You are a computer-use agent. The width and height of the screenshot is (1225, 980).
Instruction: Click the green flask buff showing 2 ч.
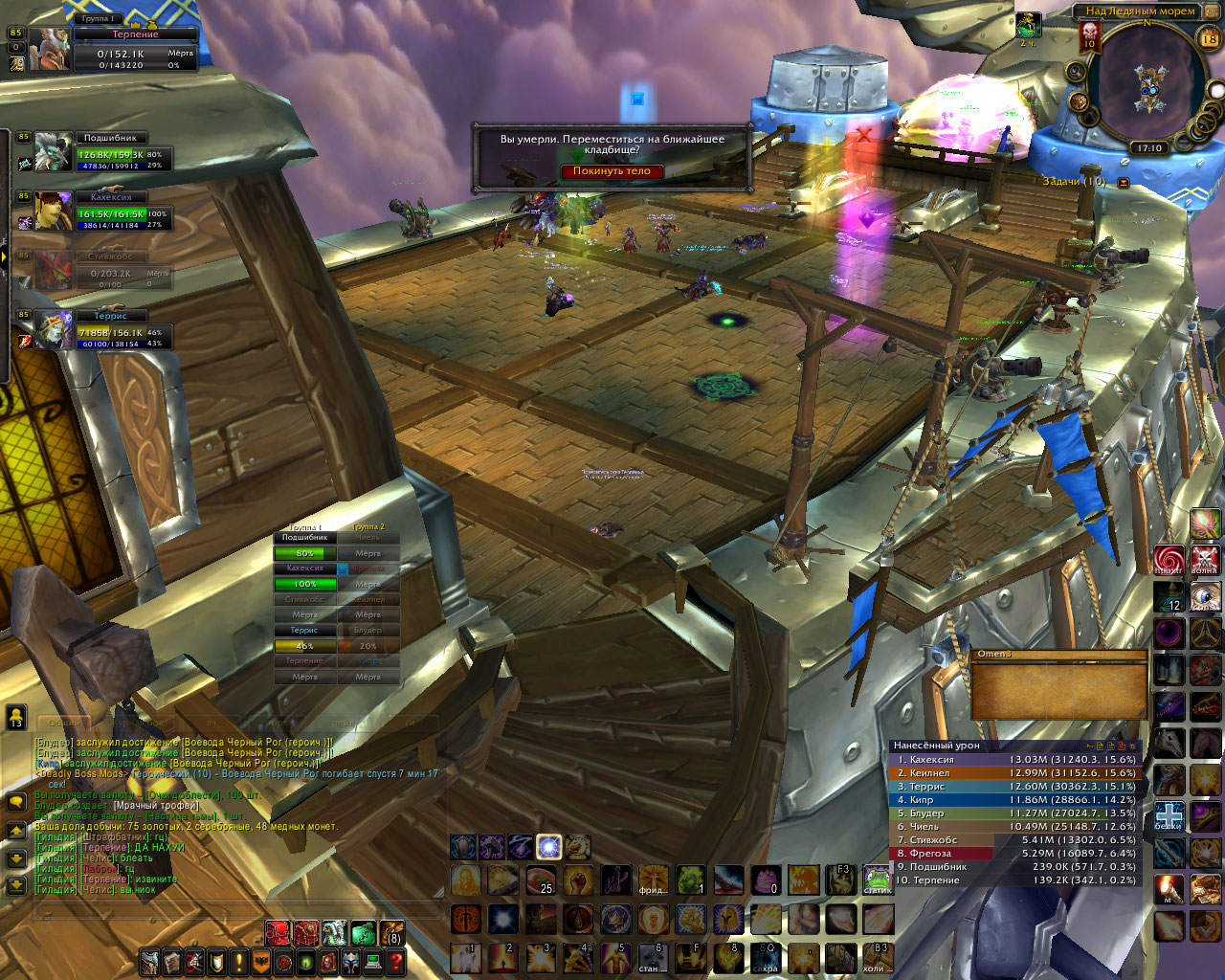point(1029,26)
